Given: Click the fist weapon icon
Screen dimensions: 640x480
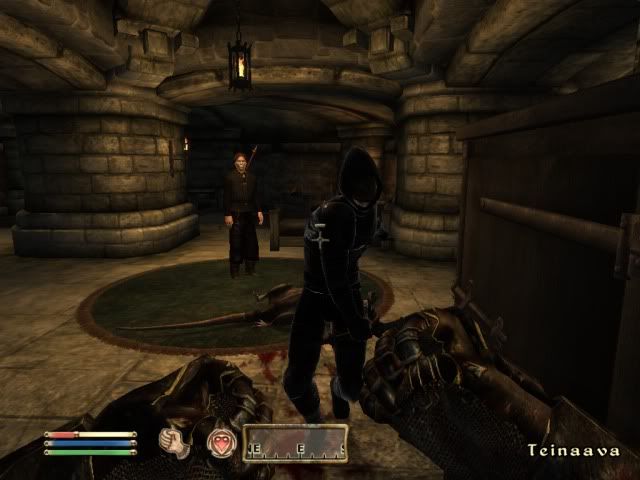Looking at the screenshot, I should tap(178, 442).
